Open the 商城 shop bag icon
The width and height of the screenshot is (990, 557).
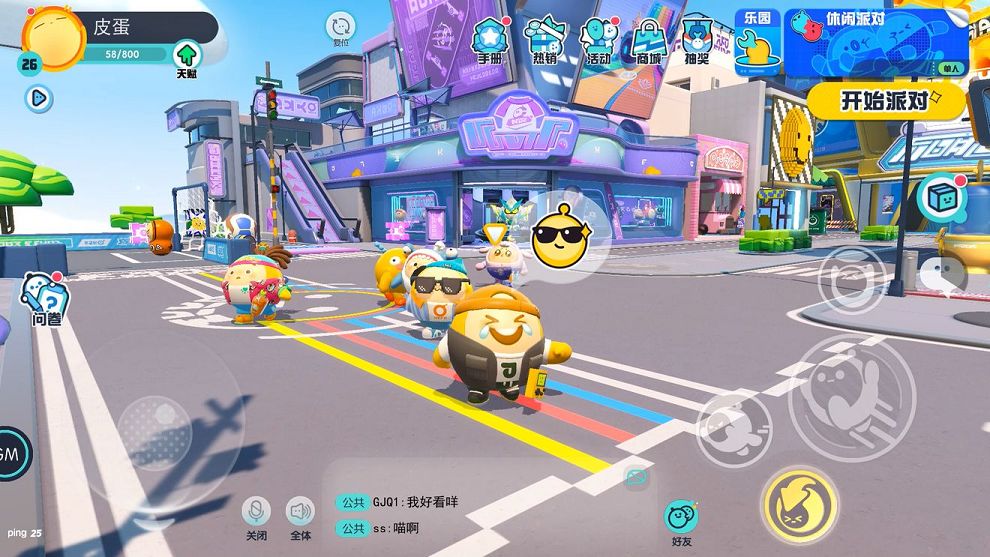(x=649, y=39)
